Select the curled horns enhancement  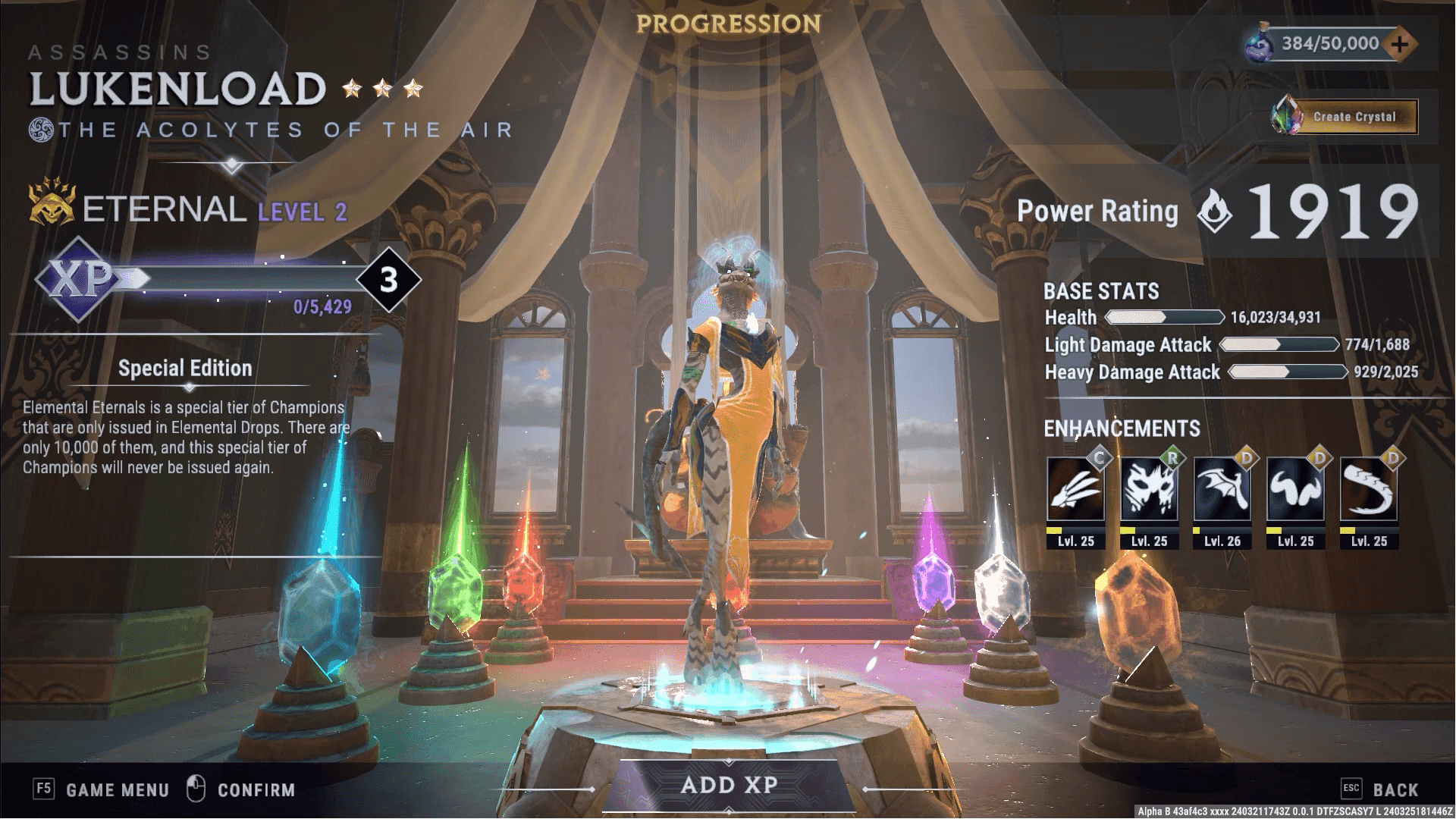point(1295,491)
